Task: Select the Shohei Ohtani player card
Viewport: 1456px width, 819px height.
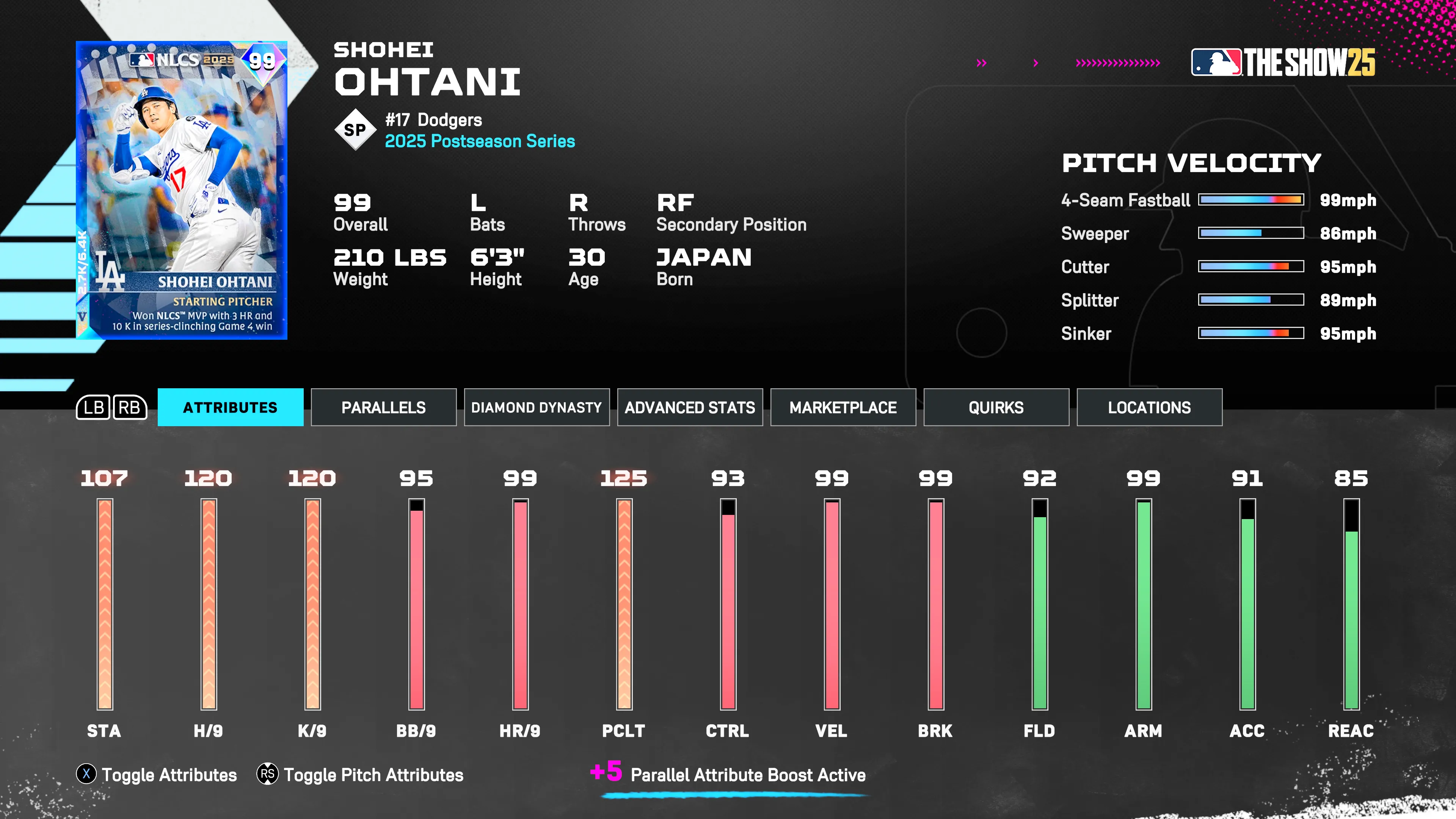Action: pos(182,190)
